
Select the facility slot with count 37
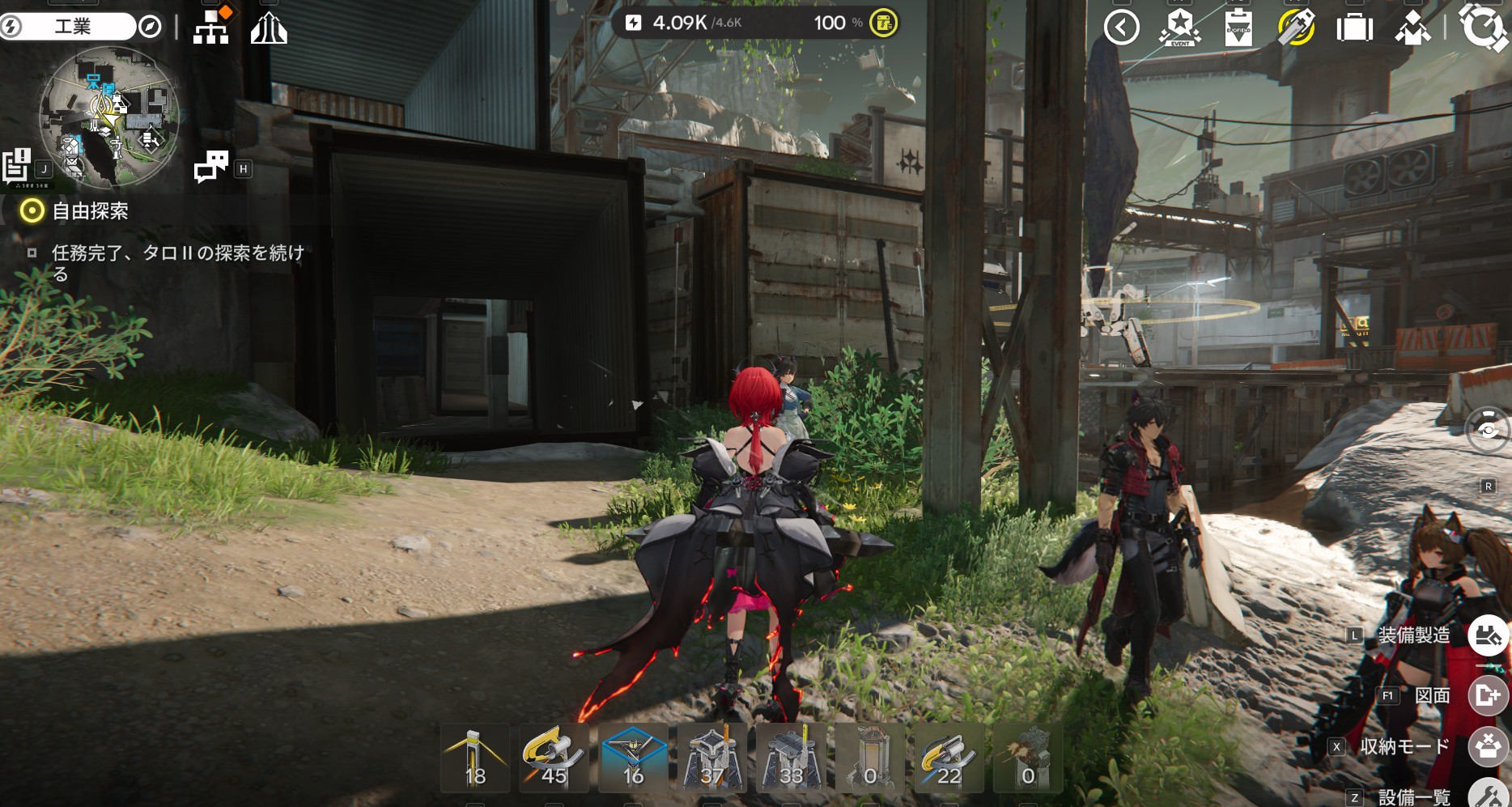tap(712, 758)
